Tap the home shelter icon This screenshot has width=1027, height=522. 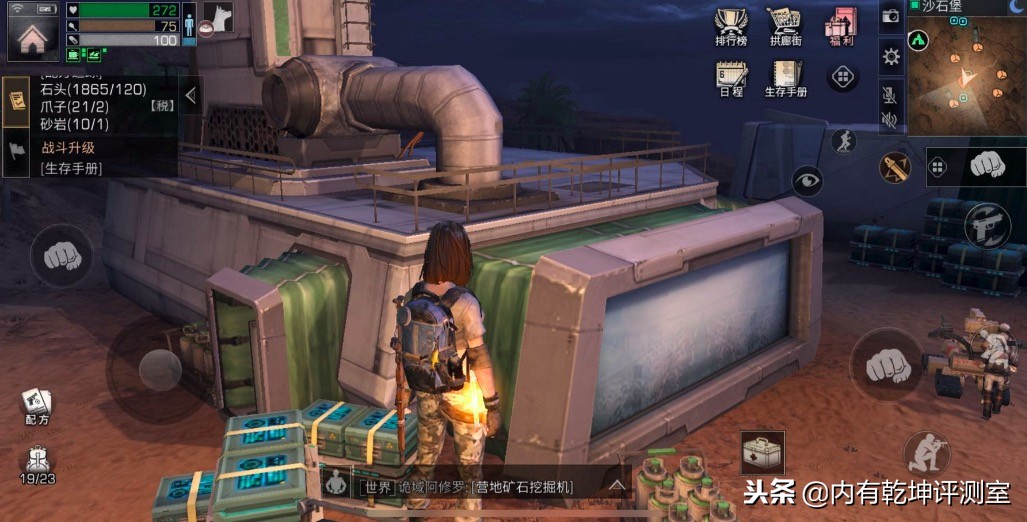click(33, 32)
